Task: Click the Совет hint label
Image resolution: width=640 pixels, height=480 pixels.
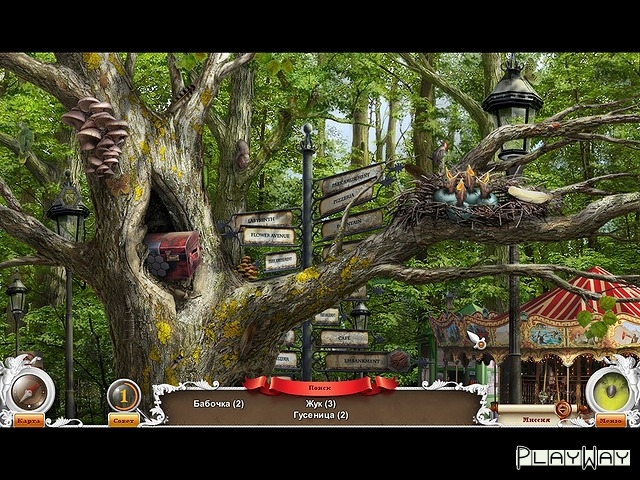Action: click(x=124, y=420)
